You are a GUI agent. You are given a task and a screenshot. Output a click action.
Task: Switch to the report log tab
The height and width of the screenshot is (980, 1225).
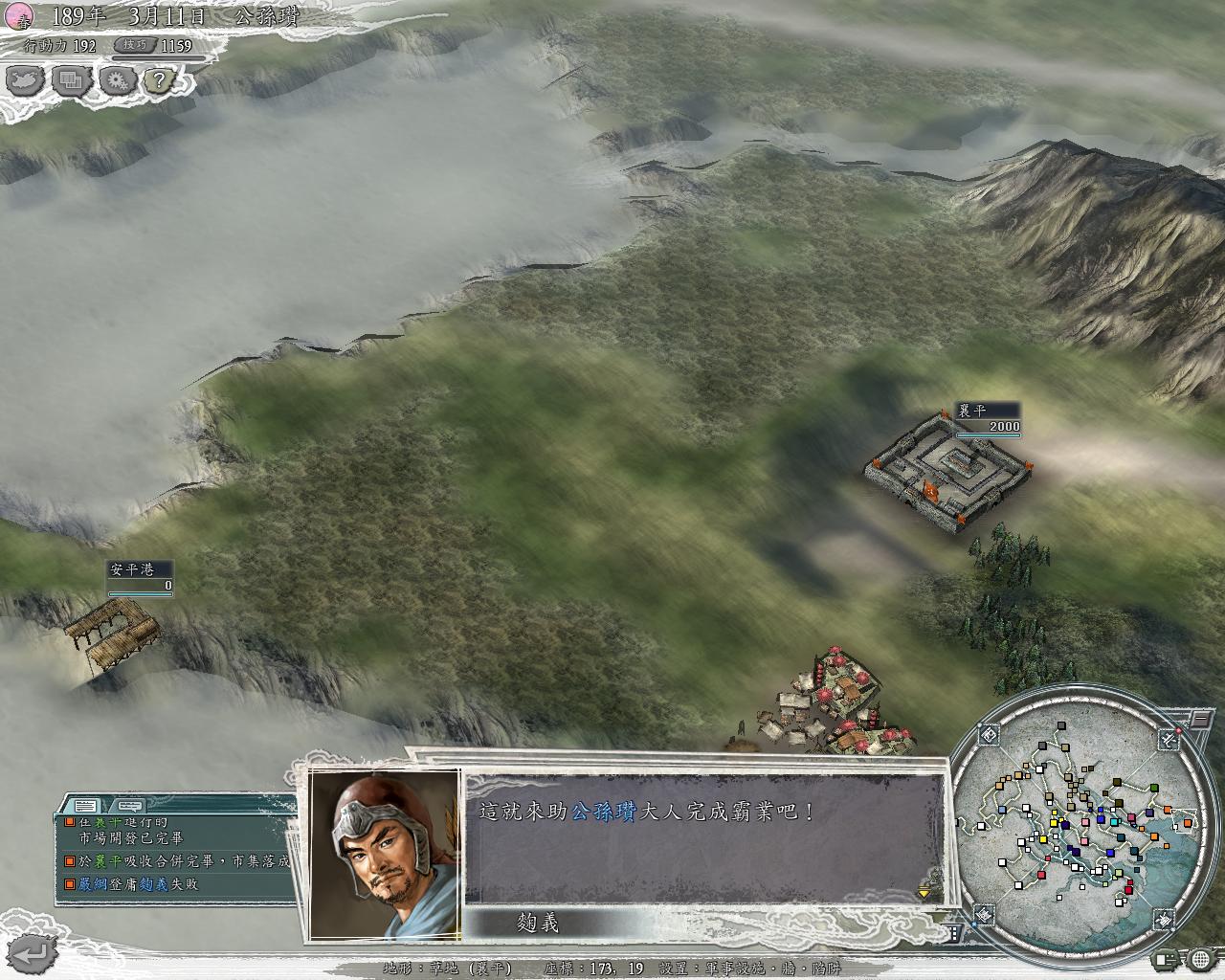pos(84,805)
